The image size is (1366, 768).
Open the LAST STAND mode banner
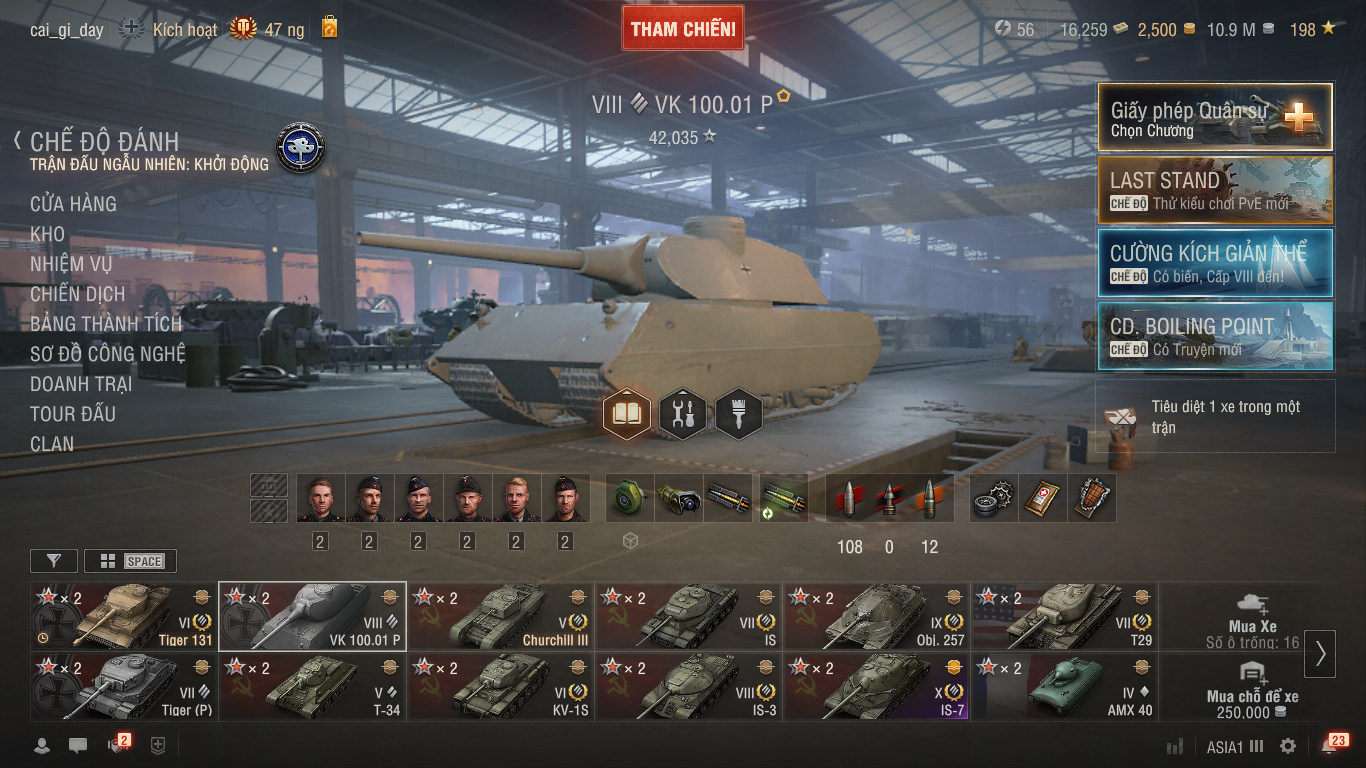click(1215, 190)
